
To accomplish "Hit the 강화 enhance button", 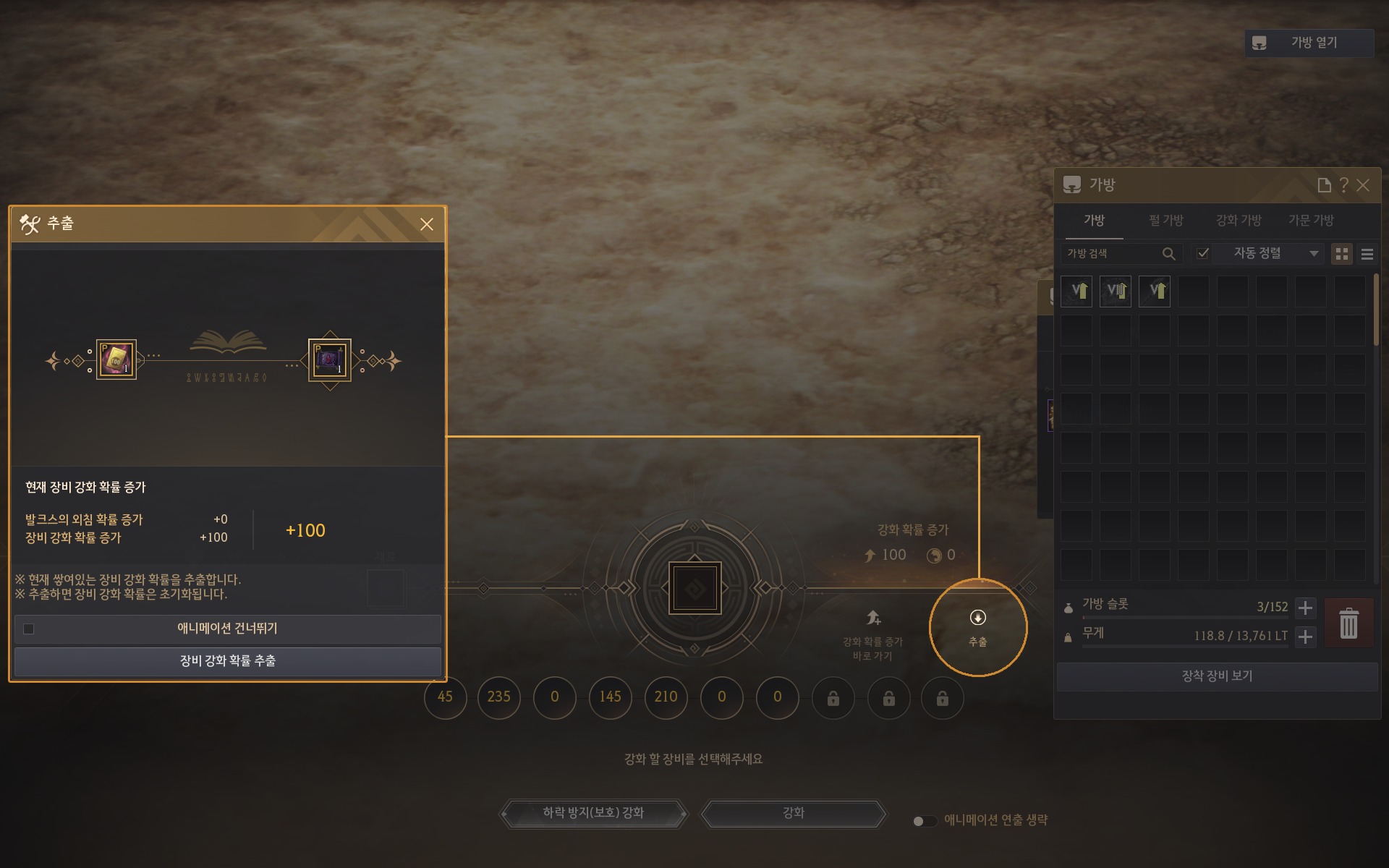I will (x=794, y=813).
